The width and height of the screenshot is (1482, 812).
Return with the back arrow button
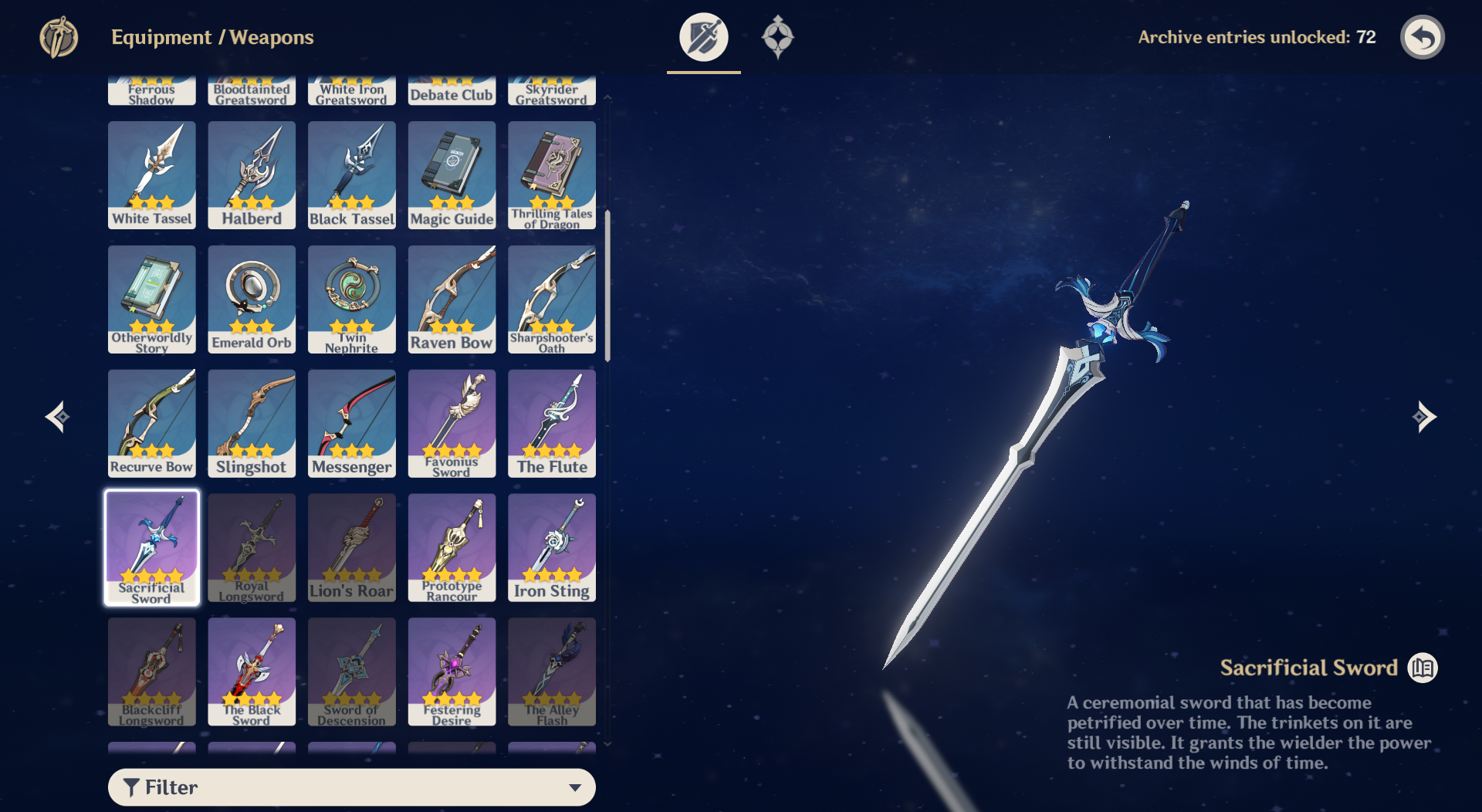pyautogui.click(x=1422, y=37)
